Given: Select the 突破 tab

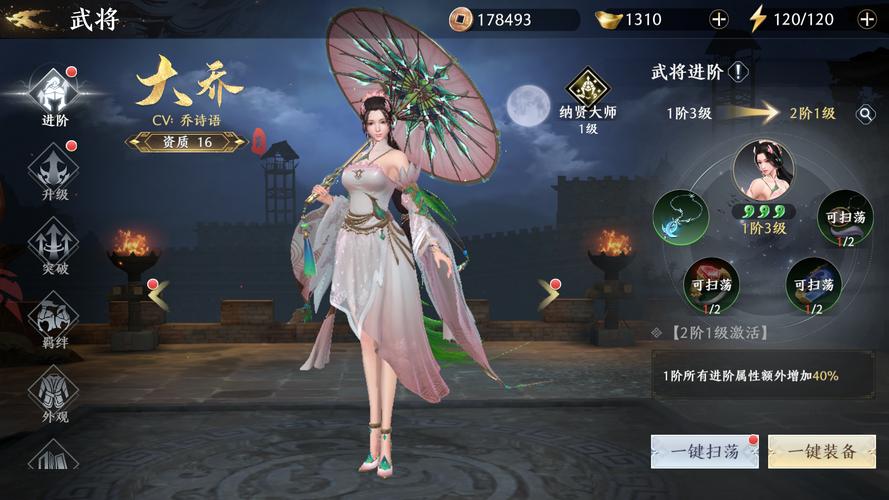Looking at the screenshot, I should point(54,246).
